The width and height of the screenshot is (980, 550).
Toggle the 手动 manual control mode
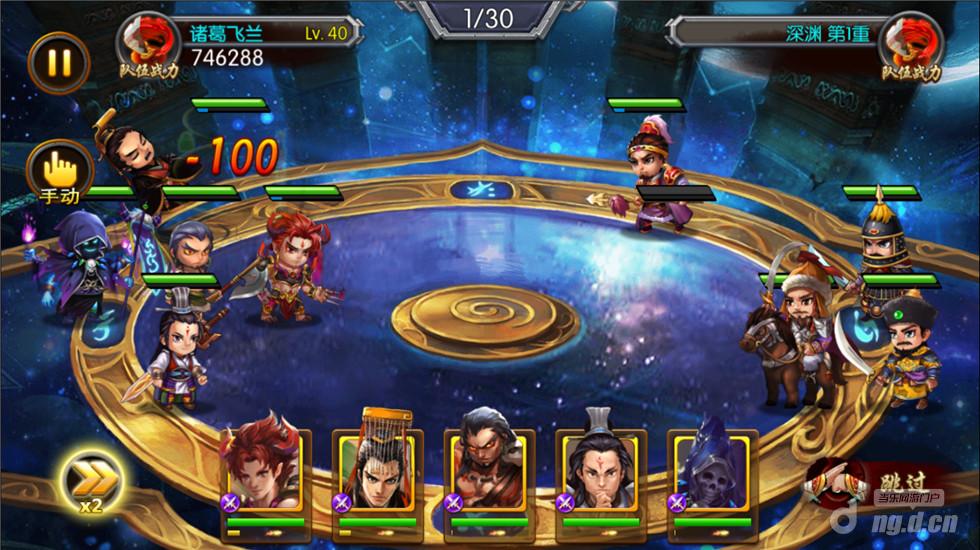click(59, 172)
